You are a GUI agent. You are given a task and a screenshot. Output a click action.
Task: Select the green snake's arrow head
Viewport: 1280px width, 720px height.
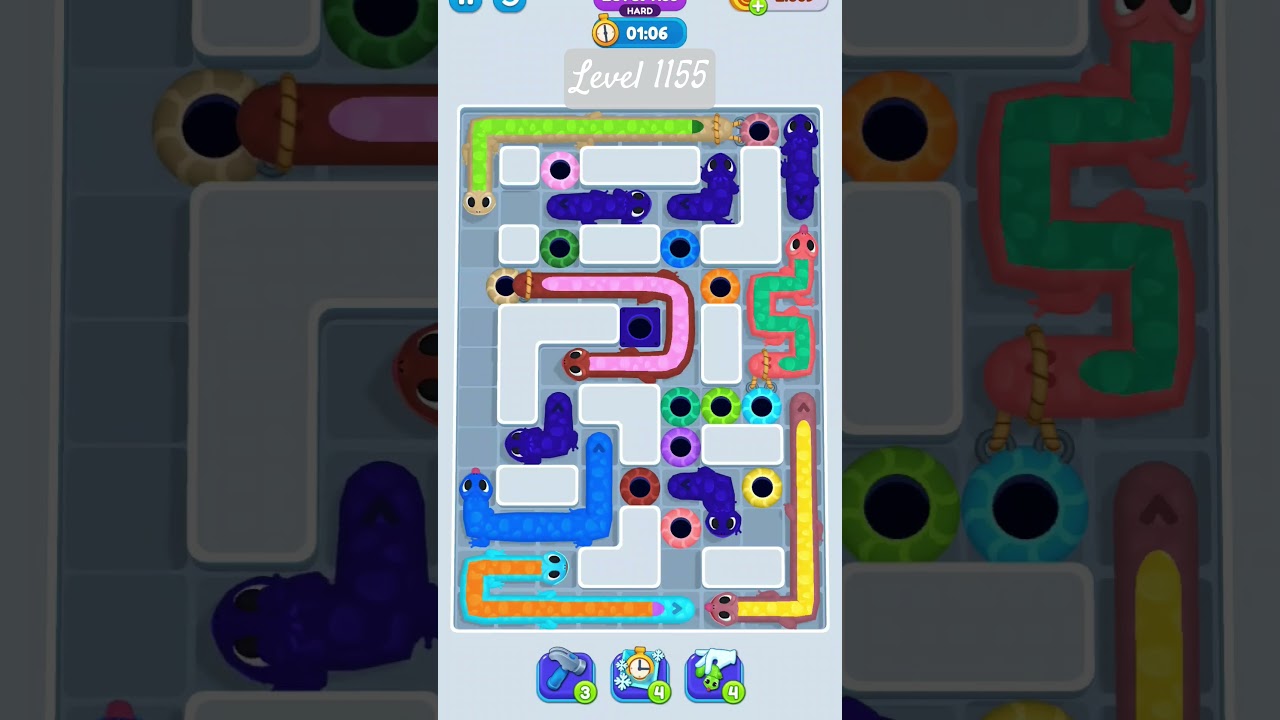[695, 125]
